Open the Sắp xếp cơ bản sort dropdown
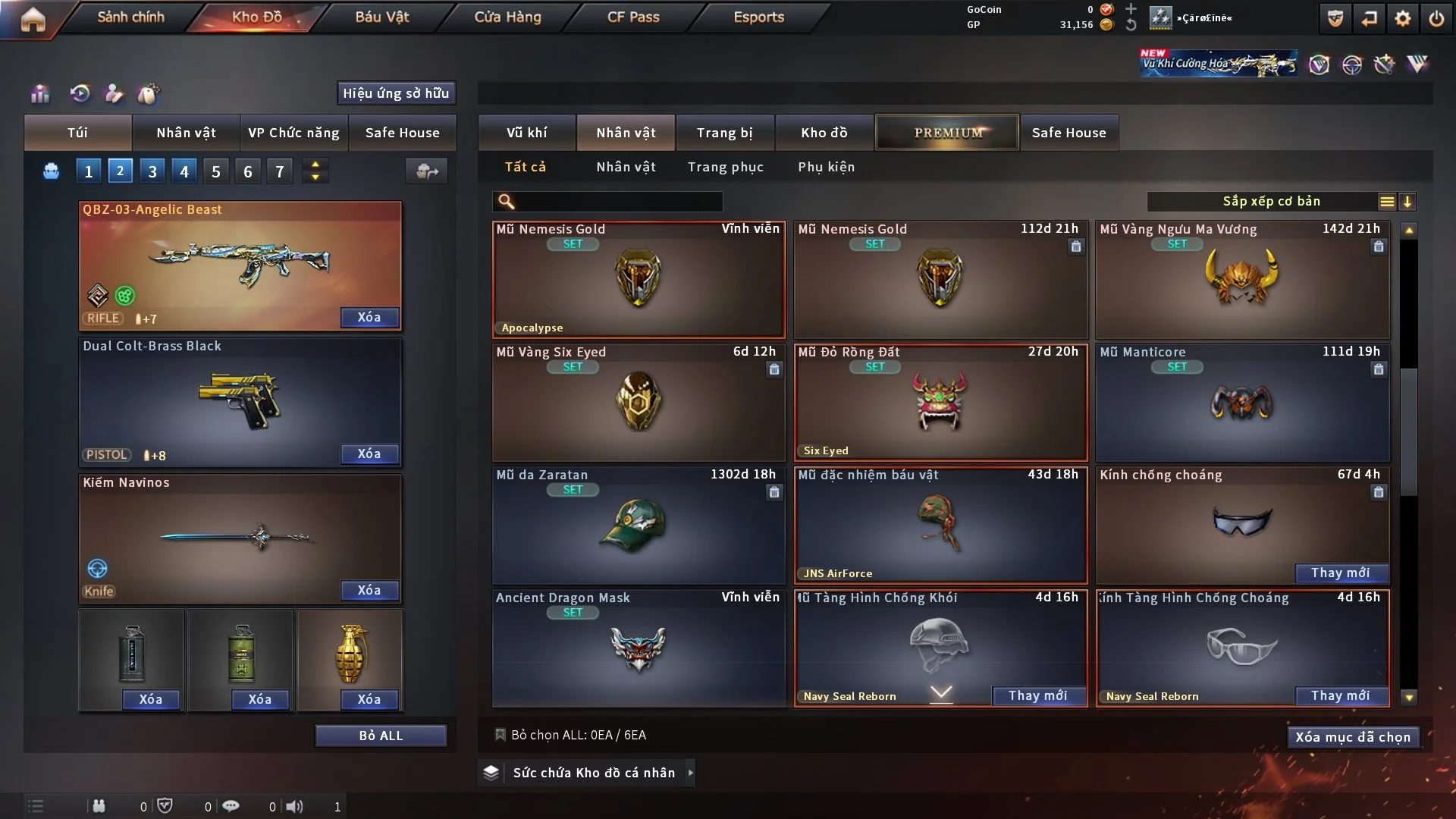The height and width of the screenshot is (819, 1456). click(1271, 201)
